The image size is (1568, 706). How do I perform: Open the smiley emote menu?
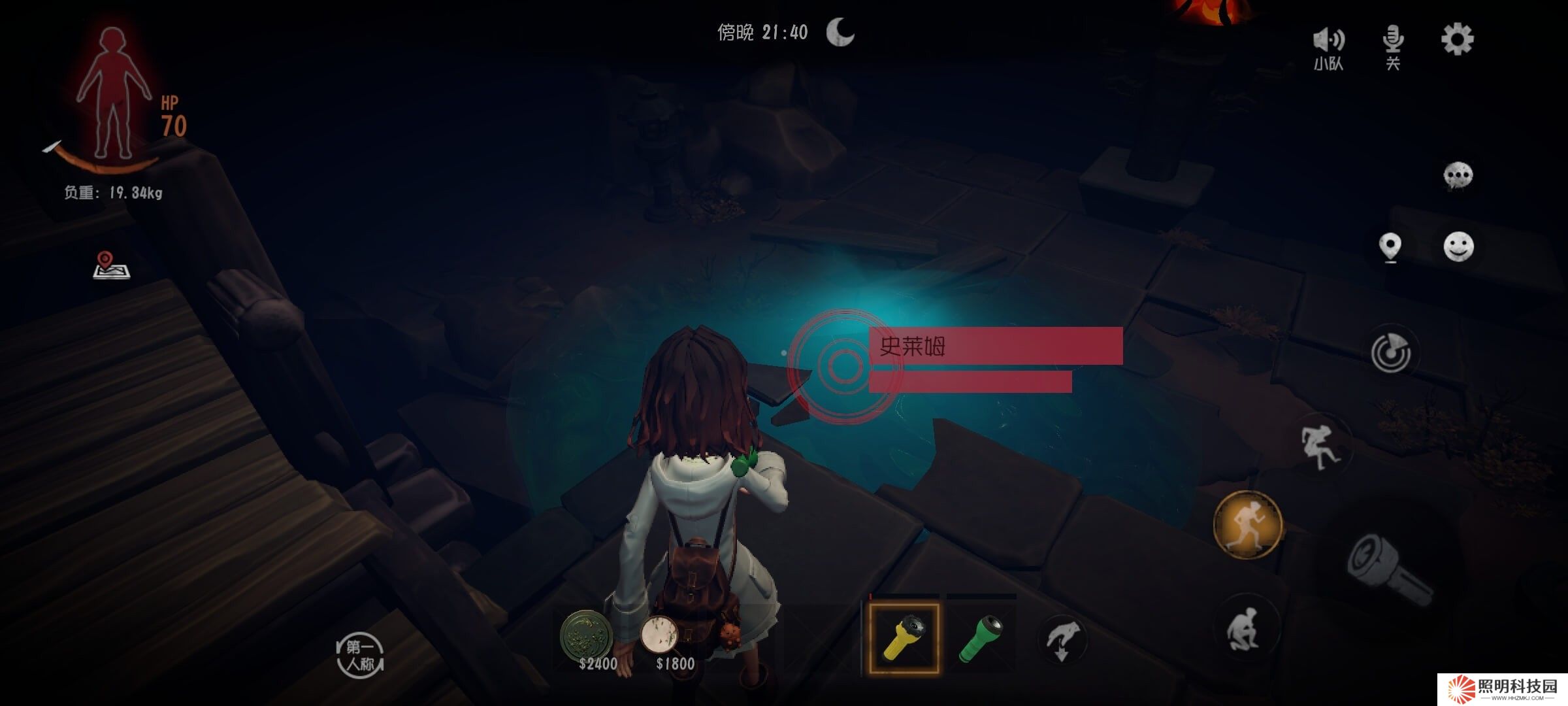click(x=1458, y=246)
